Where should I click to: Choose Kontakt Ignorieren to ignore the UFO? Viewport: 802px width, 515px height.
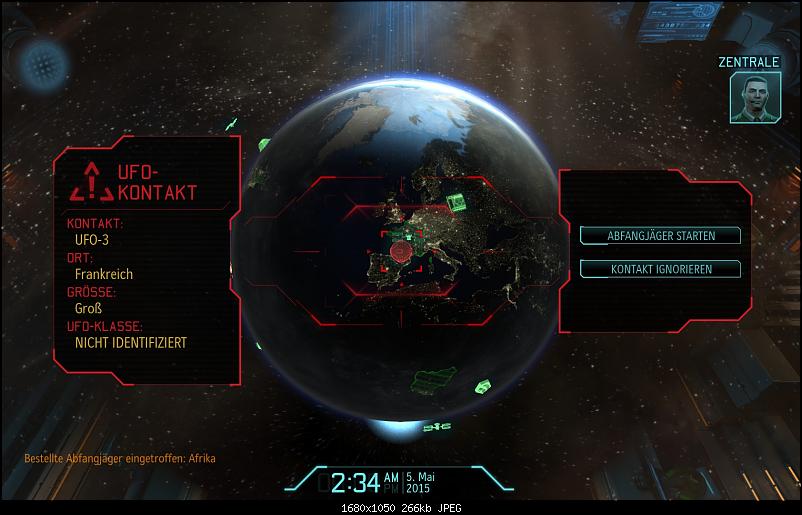coord(660,269)
